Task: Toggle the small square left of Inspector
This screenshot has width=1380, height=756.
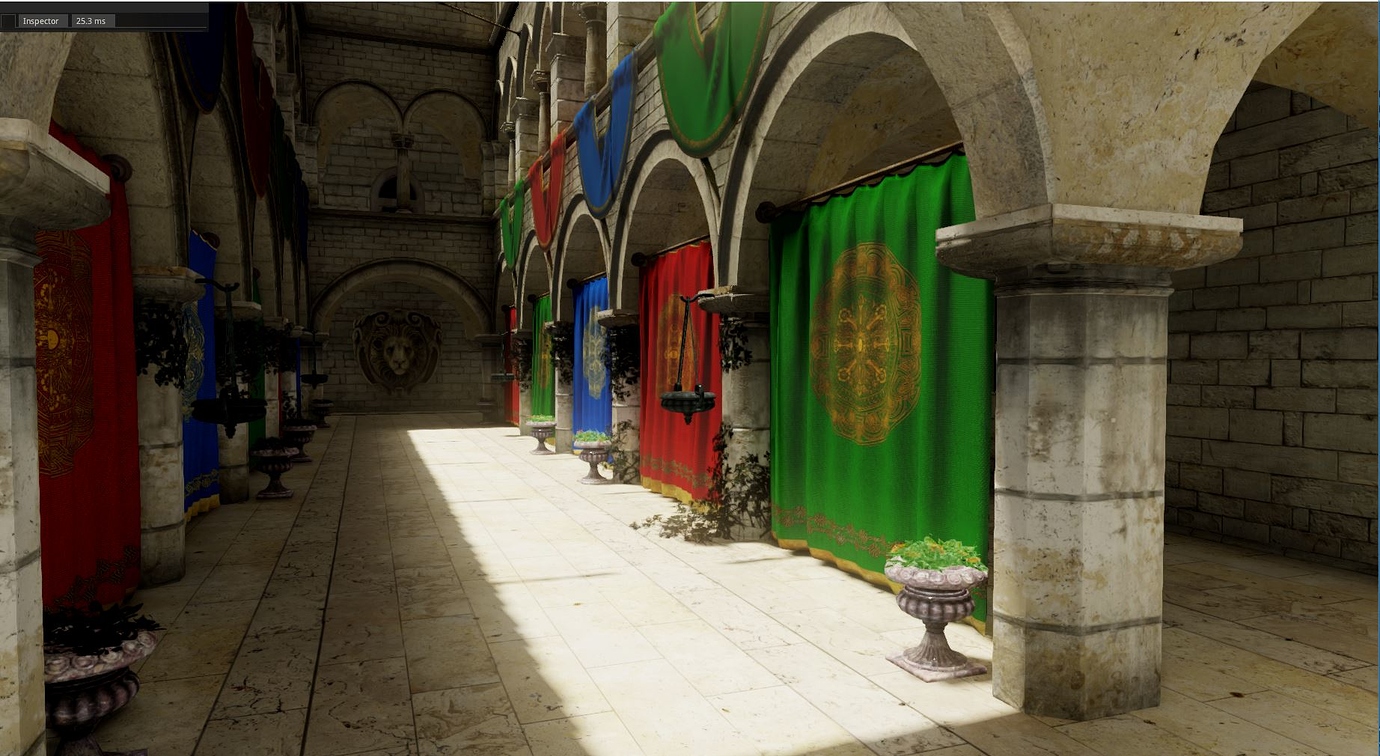Action: [x=8, y=20]
